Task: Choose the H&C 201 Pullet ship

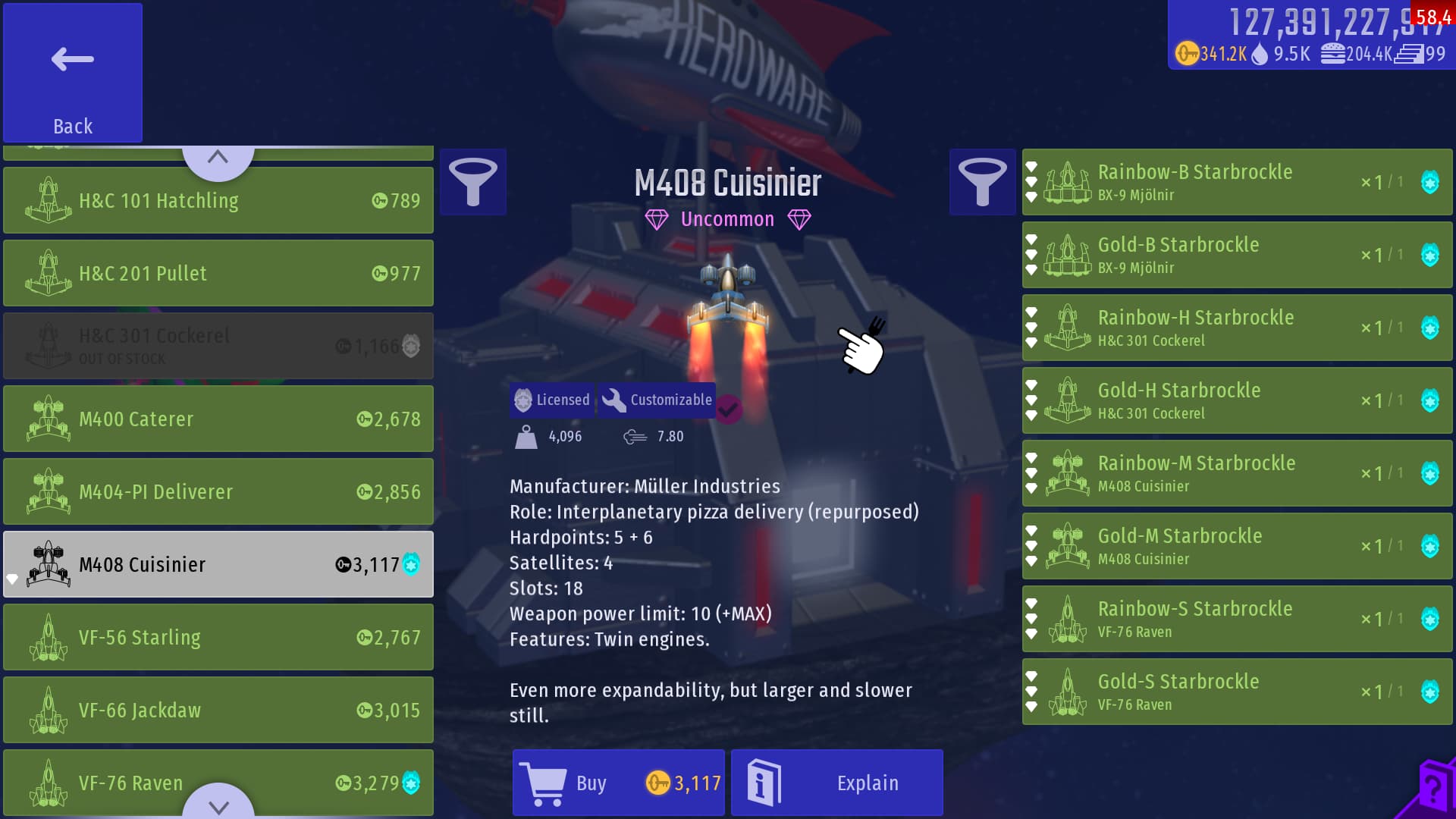Action: [218, 273]
